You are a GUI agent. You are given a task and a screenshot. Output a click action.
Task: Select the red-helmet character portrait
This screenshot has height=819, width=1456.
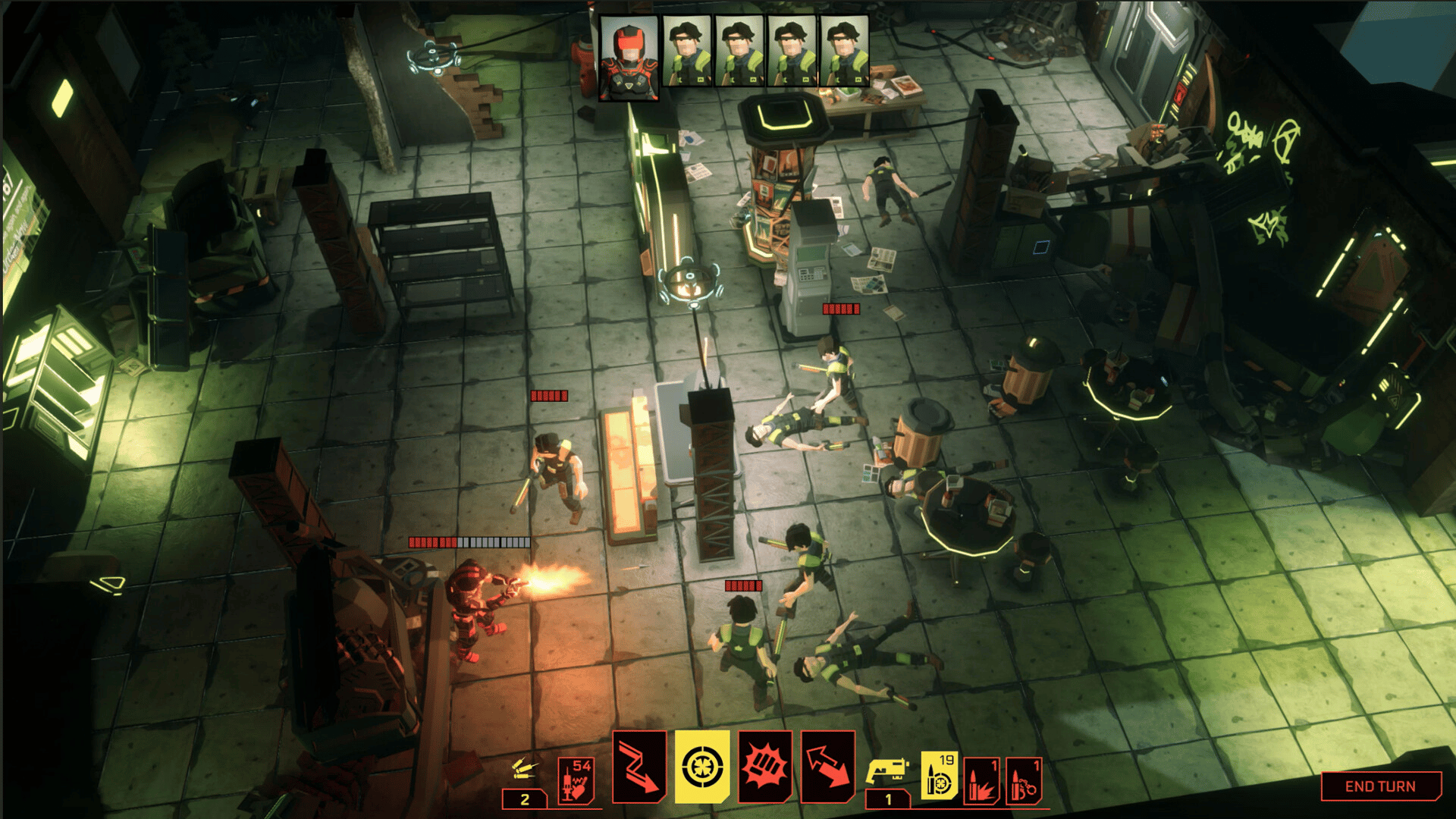[629, 58]
